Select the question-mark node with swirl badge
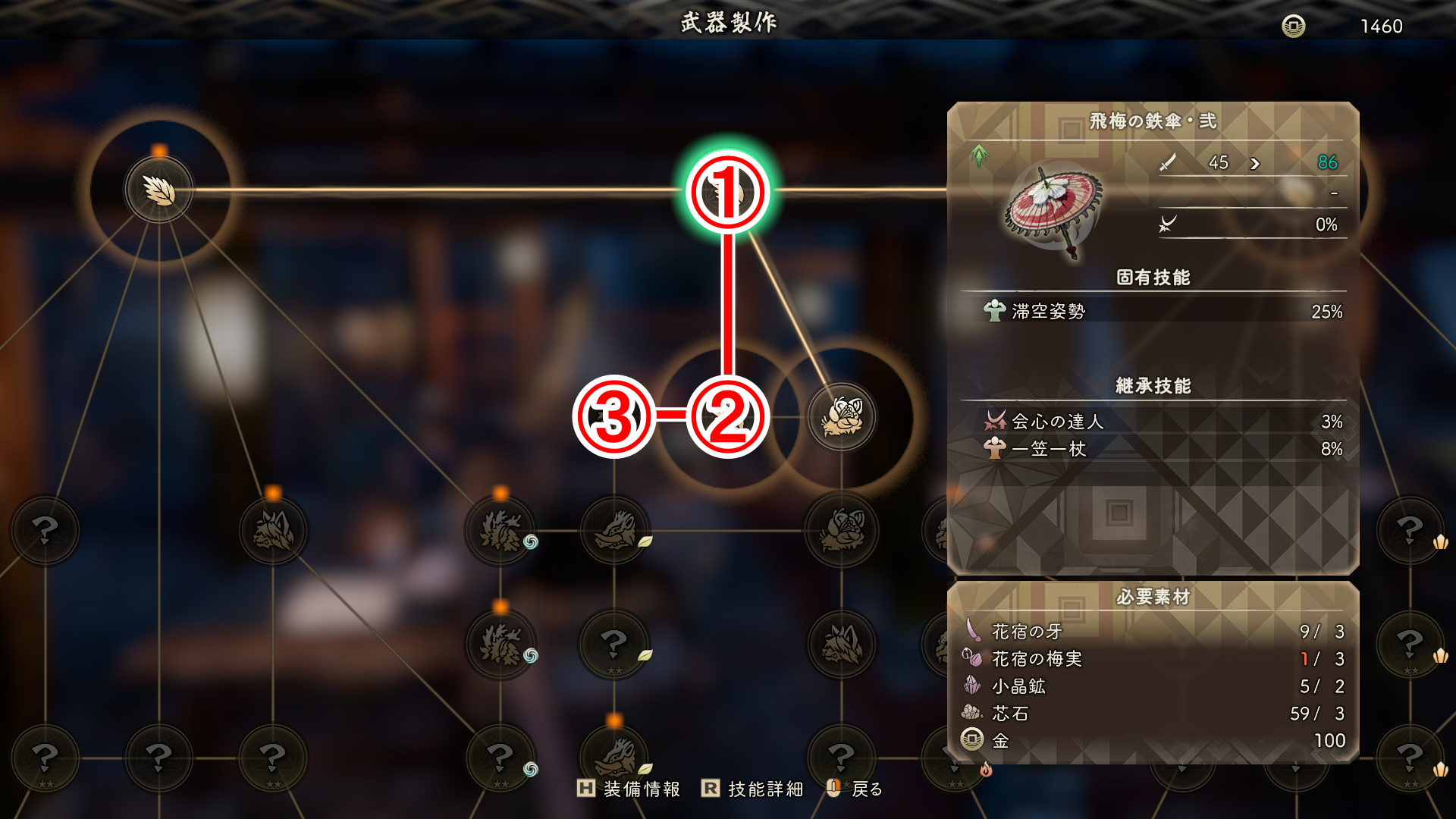Viewport: 1456px width, 819px height. 500,758
